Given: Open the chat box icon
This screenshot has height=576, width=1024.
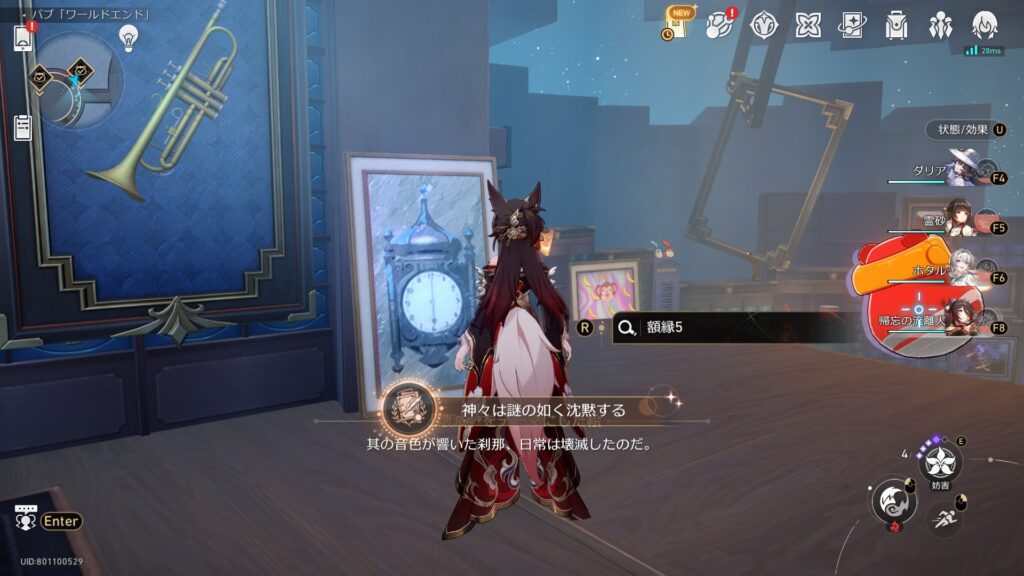Looking at the screenshot, I should coord(26,519).
